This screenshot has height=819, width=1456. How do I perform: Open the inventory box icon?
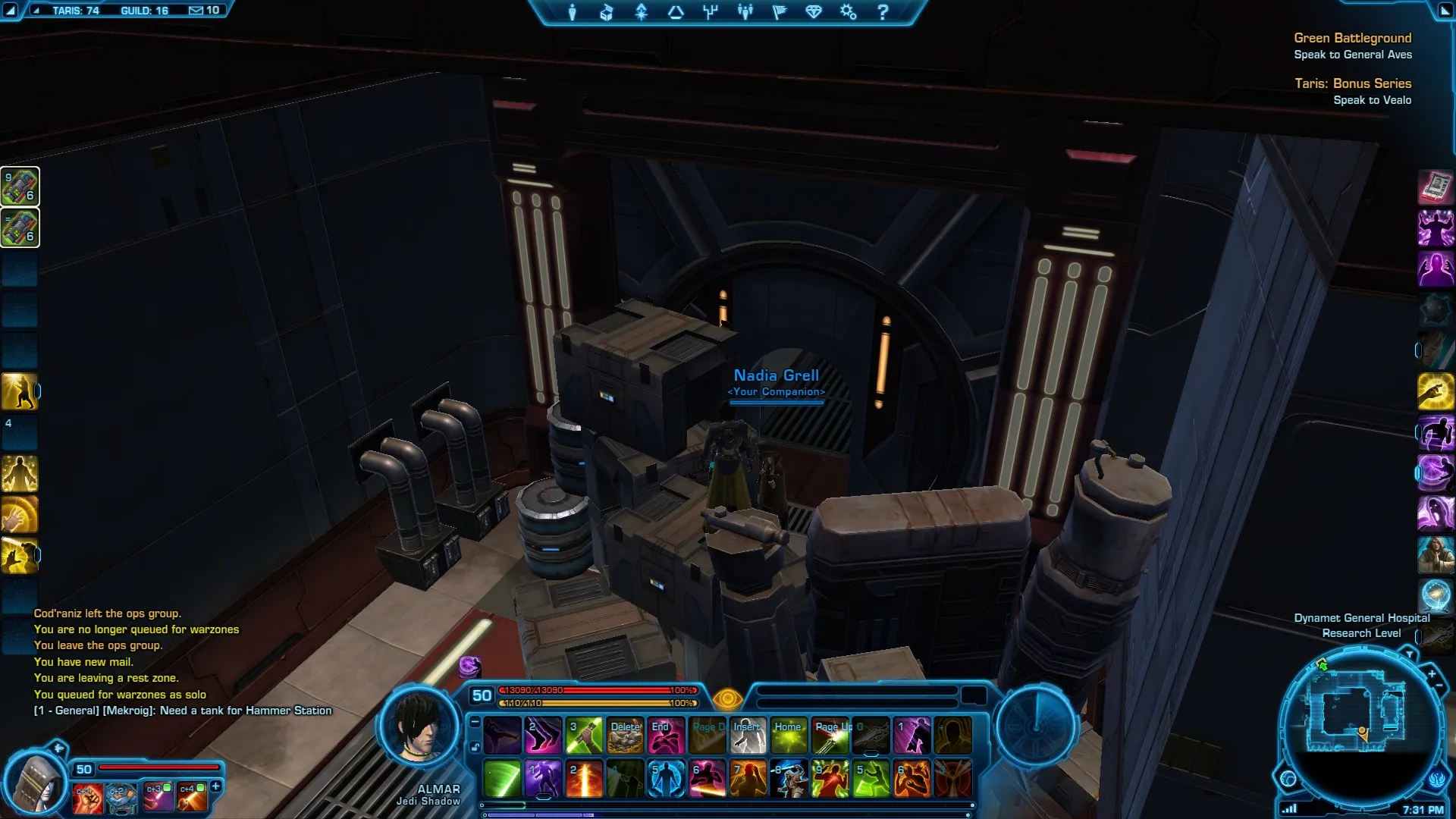coord(607,12)
